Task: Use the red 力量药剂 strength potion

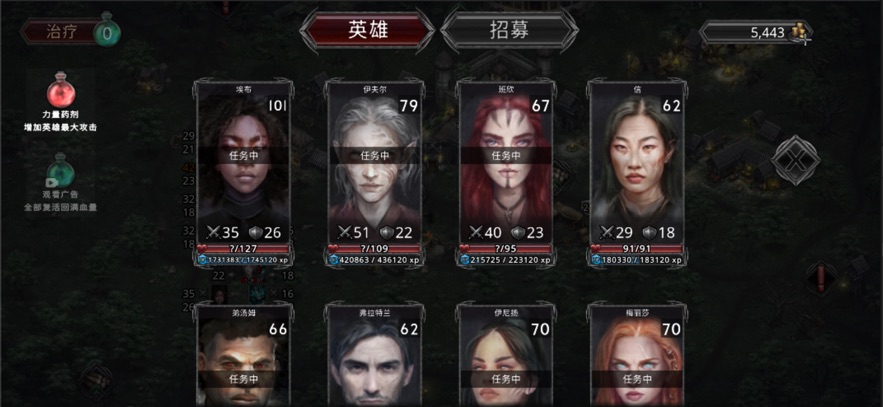Action: click(60, 97)
